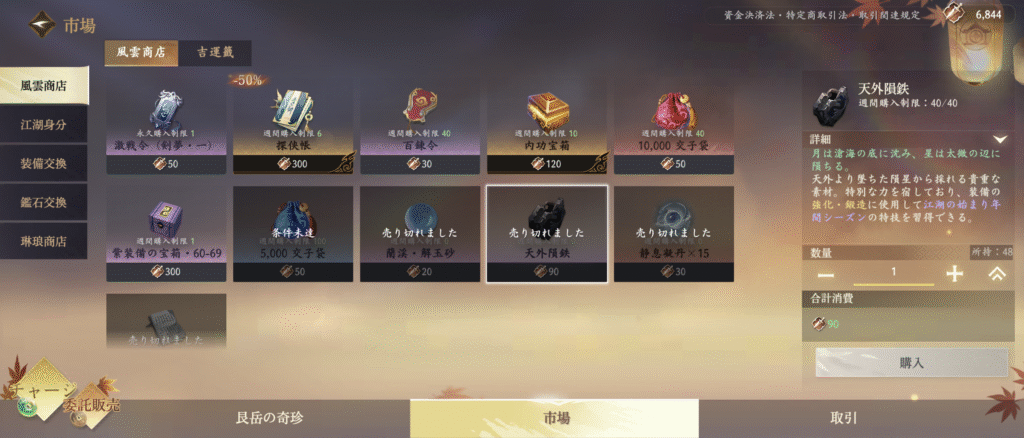Choose the 鑑石交換 category
This screenshot has width=1024, height=438.
tap(44, 202)
